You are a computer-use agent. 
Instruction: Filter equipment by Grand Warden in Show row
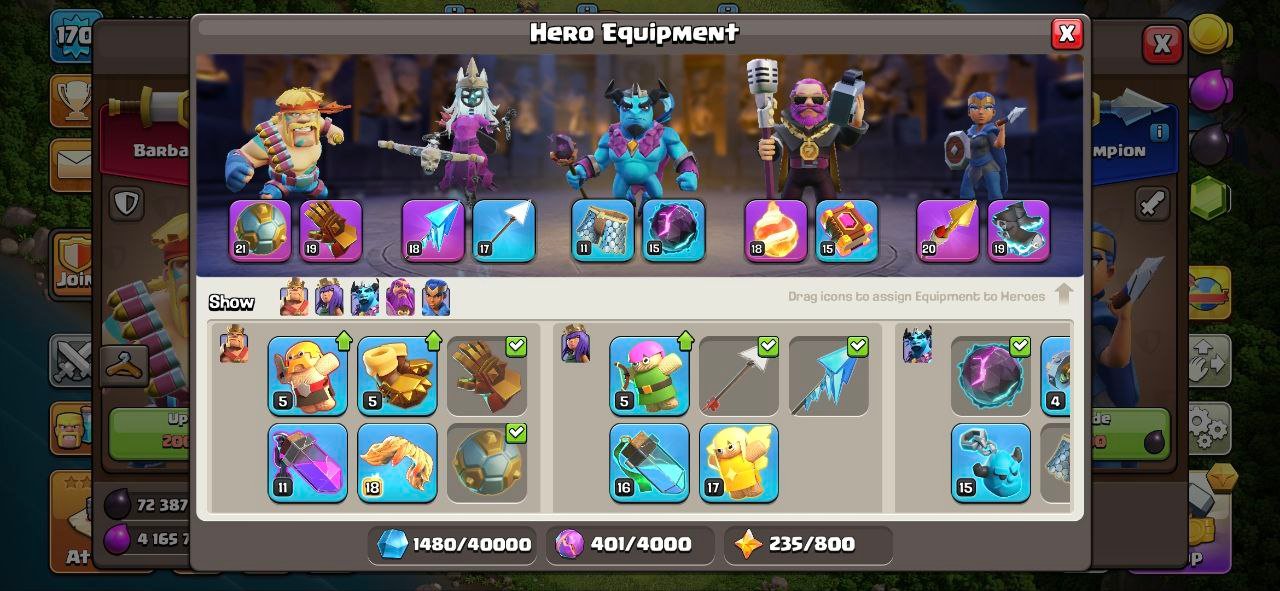400,298
